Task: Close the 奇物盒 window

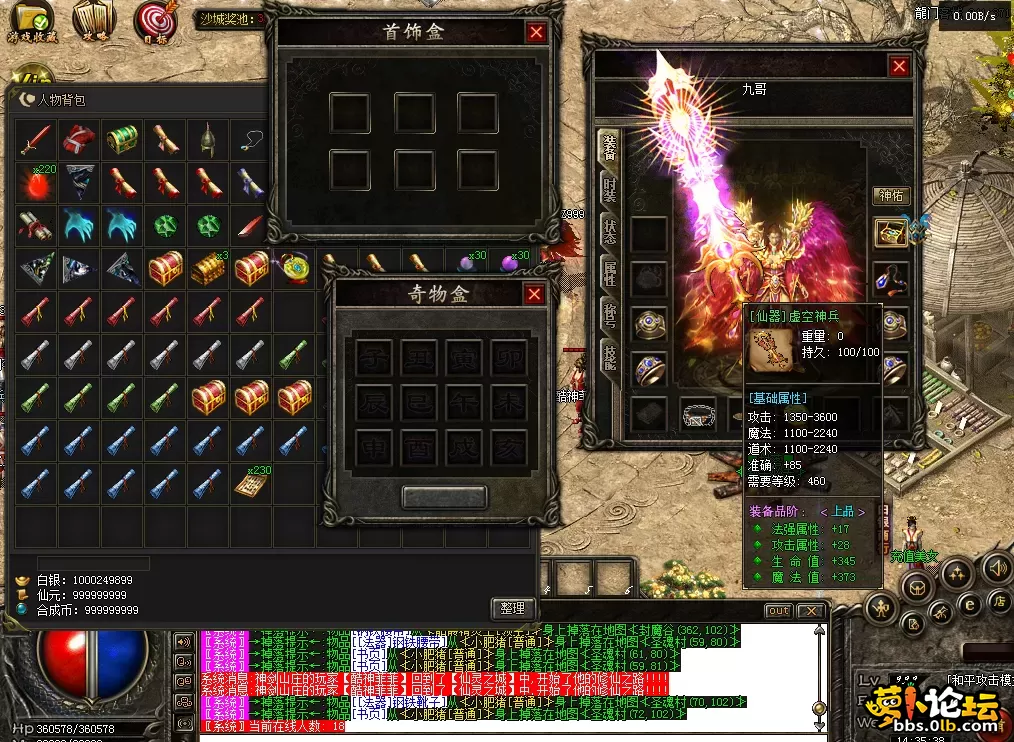Action: [x=534, y=294]
